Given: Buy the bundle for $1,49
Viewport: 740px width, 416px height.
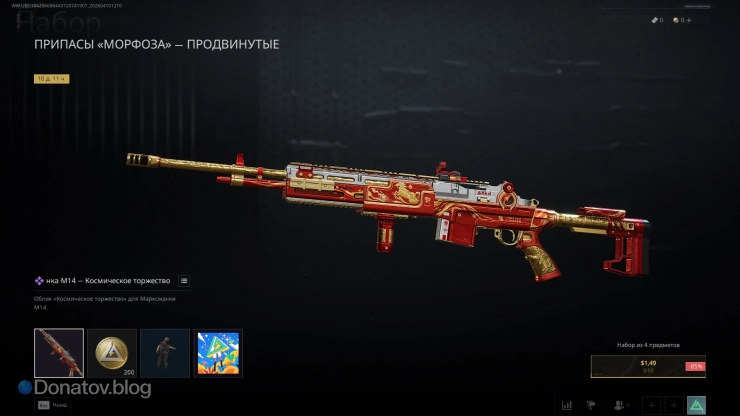Looking at the screenshot, I should 647,366.
